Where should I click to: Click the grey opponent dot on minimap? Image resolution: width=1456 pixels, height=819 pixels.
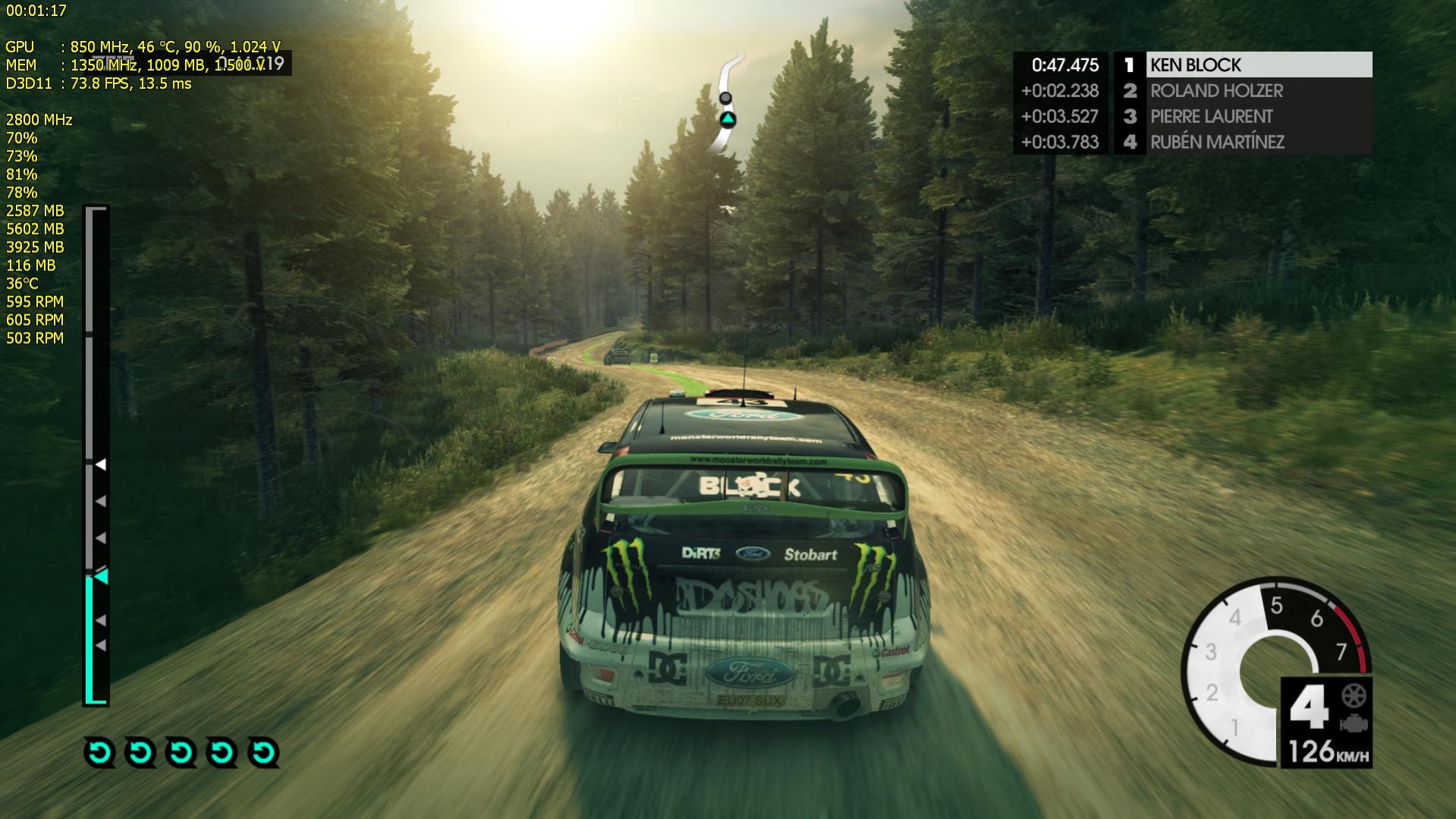725,98
